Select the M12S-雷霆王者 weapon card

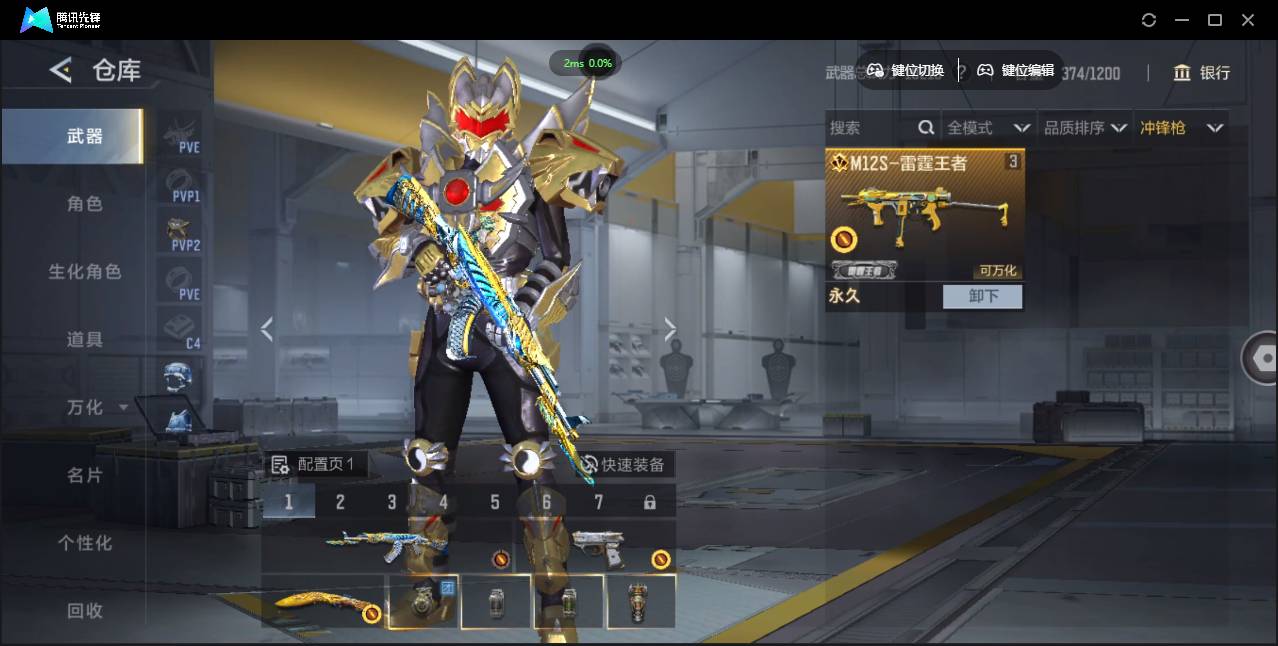point(924,215)
